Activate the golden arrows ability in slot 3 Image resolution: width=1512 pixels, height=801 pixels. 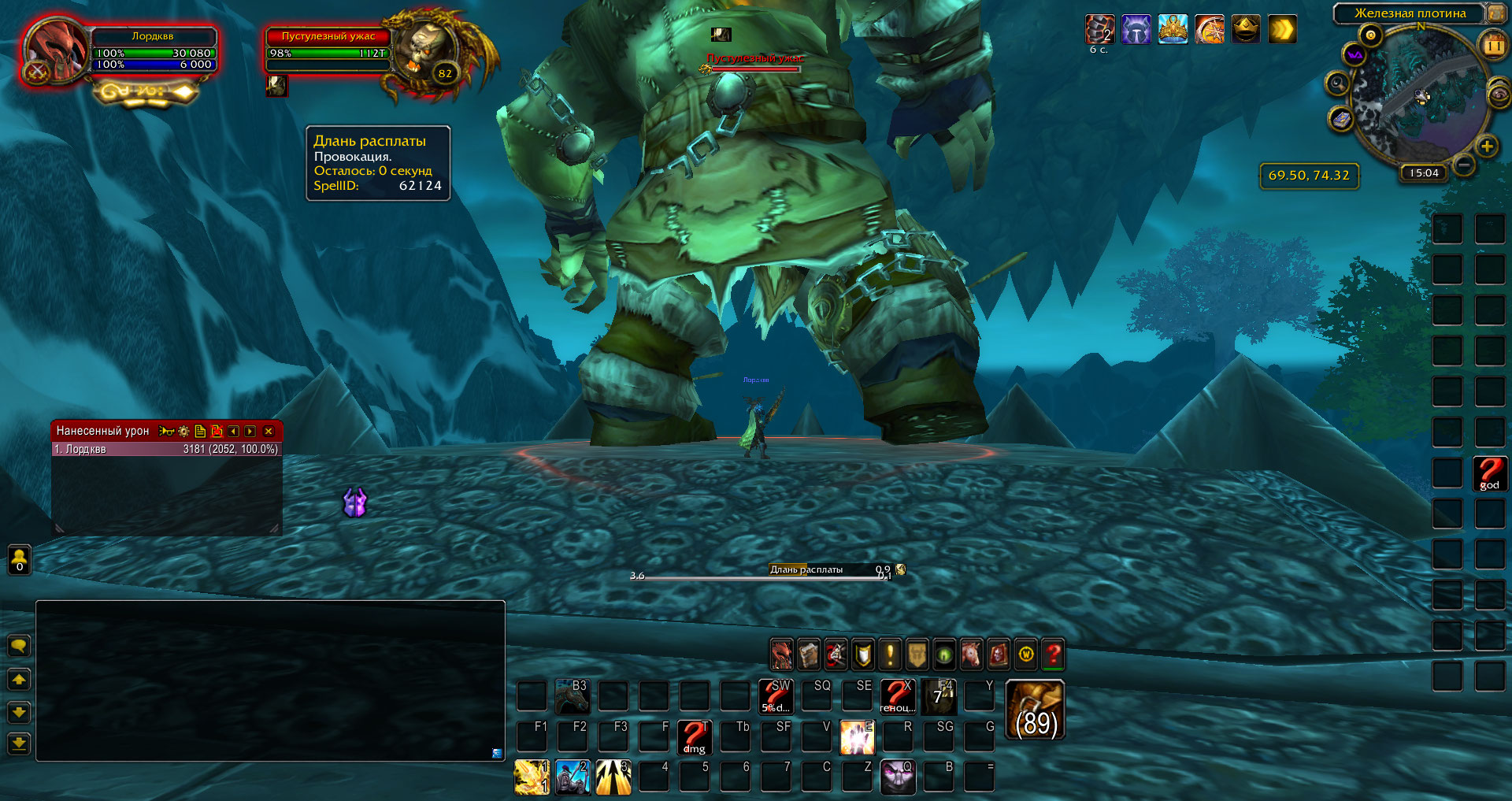613,777
